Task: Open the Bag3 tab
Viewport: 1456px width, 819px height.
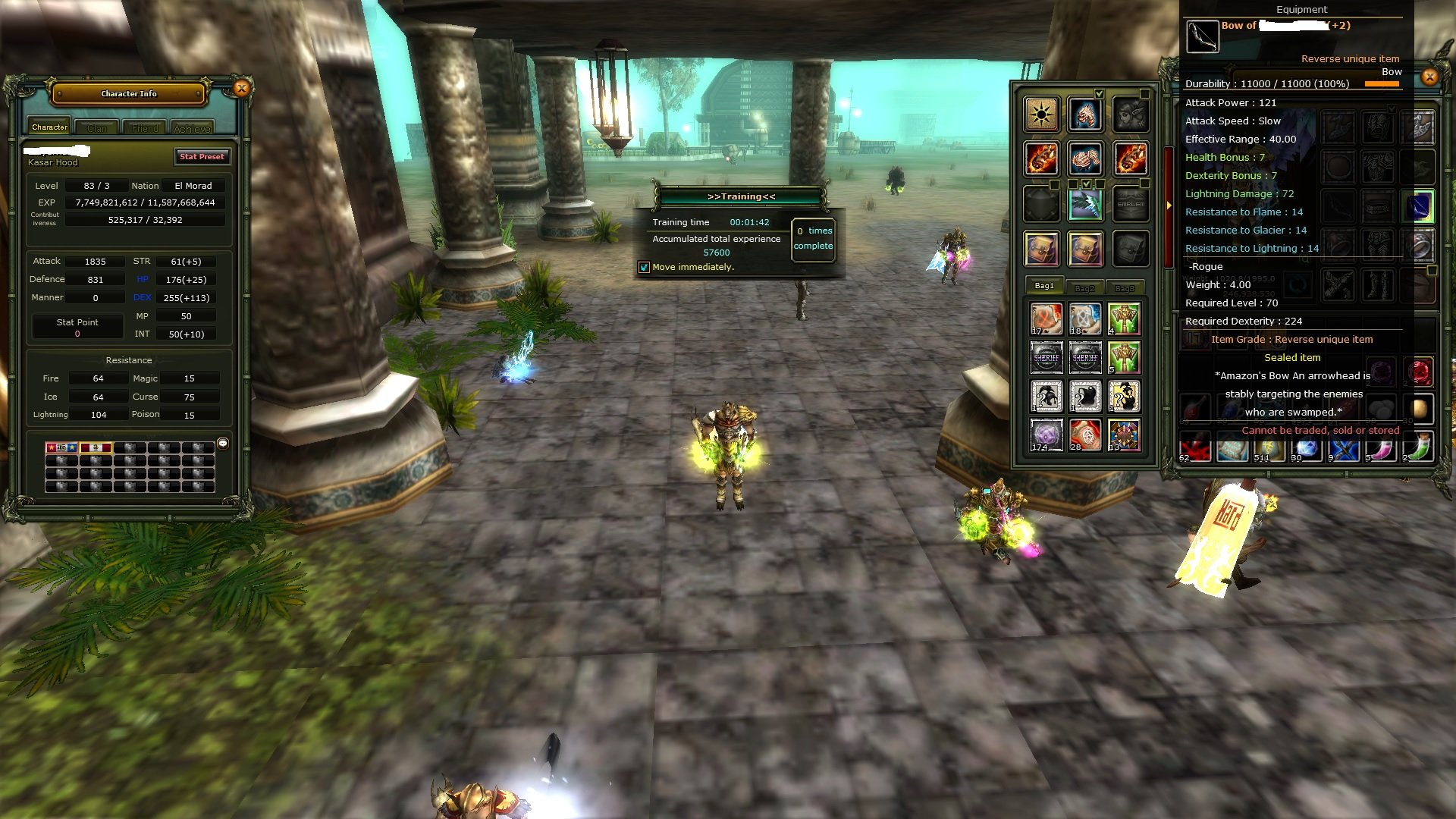Action: 1125,287
